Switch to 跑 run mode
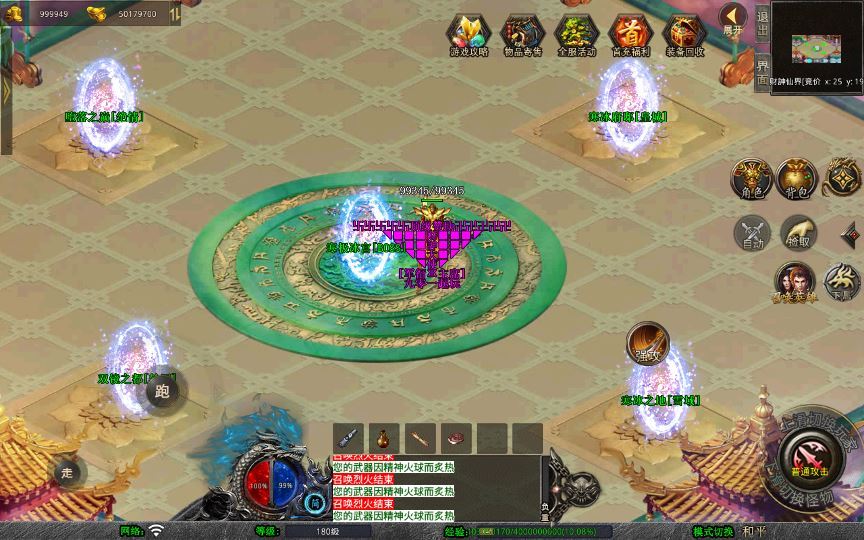The height and width of the screenshot is (540, 864). 162,391
